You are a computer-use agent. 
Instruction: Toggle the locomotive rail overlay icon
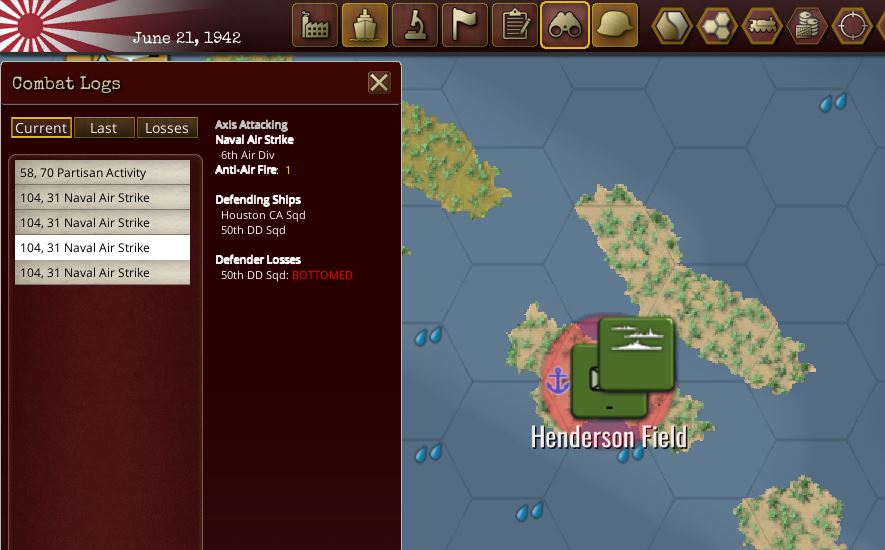coord(762,25)
